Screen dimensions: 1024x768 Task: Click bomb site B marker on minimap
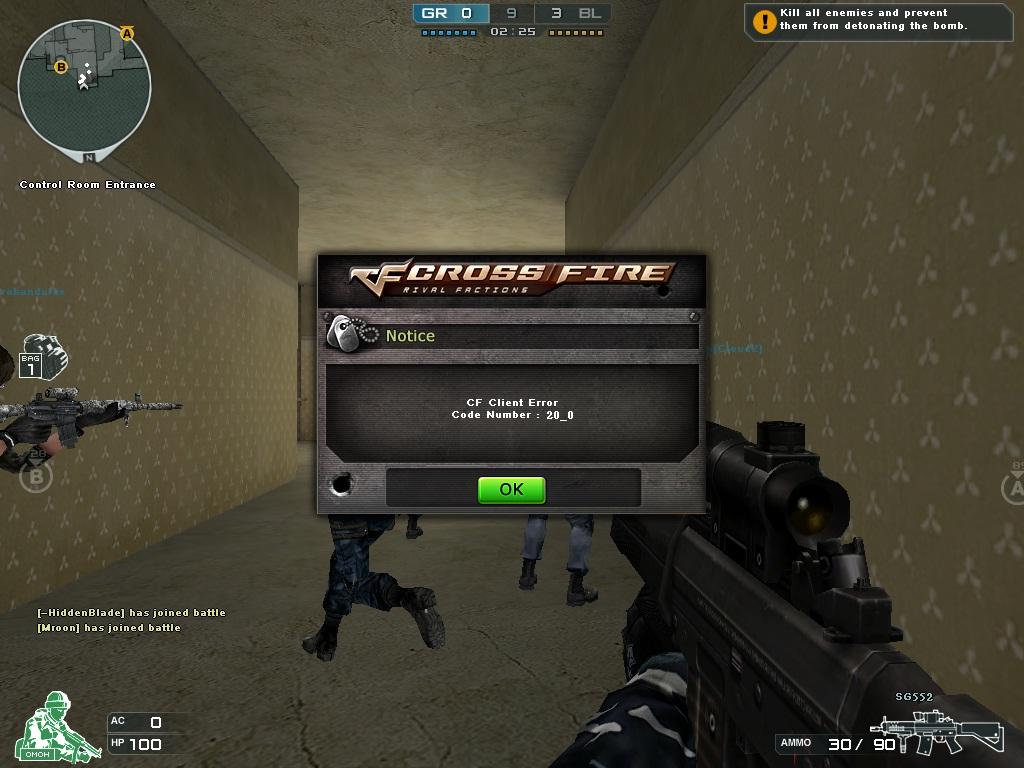(x=60, y=67)
